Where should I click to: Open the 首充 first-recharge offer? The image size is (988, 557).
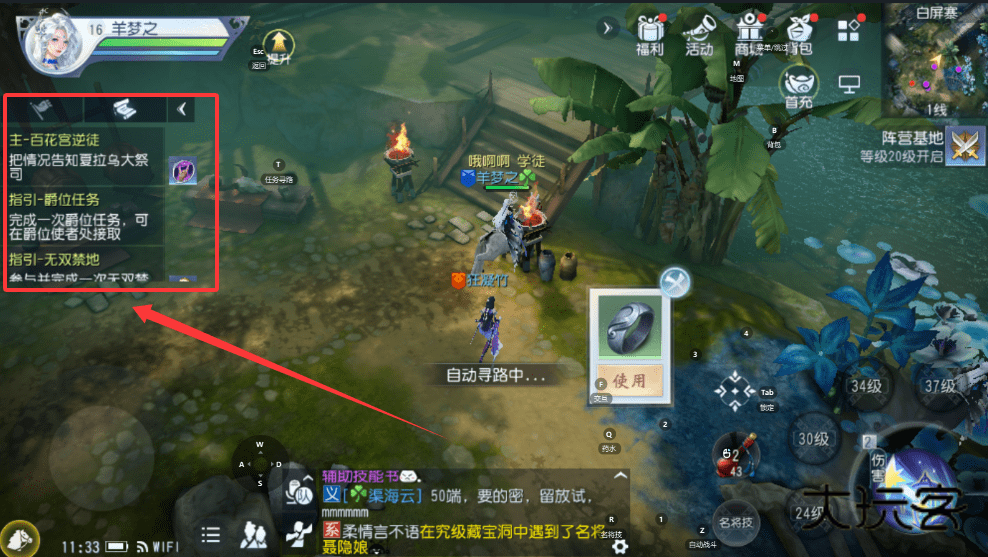point(798,87)
